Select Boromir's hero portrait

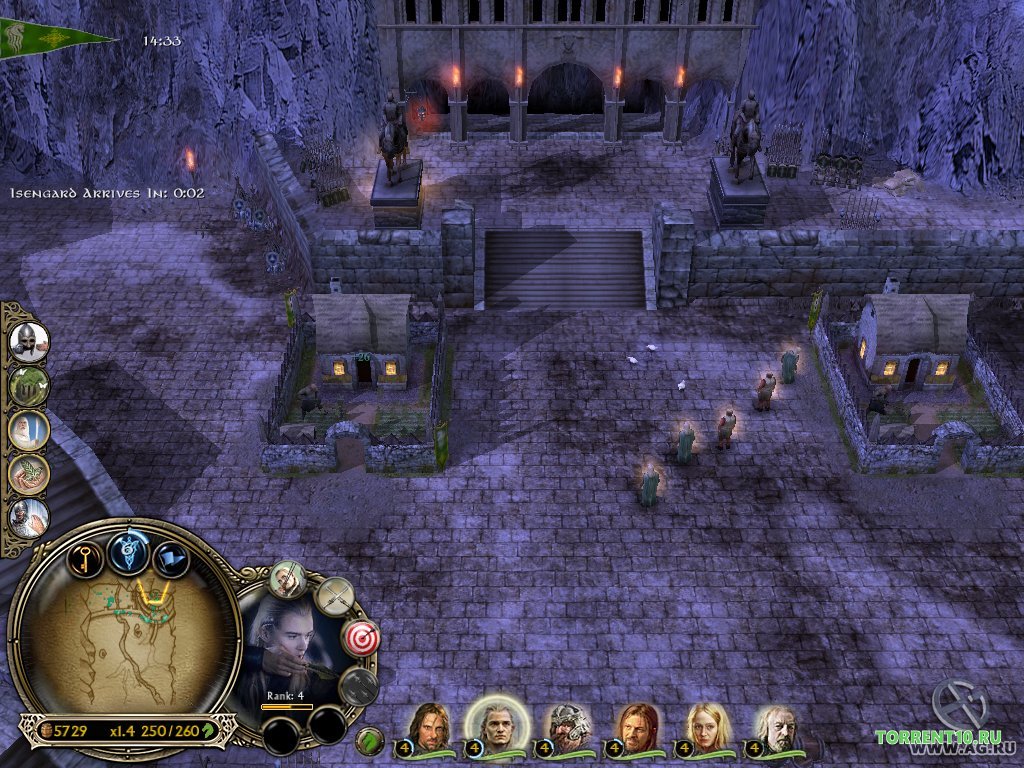coord(636,726)
